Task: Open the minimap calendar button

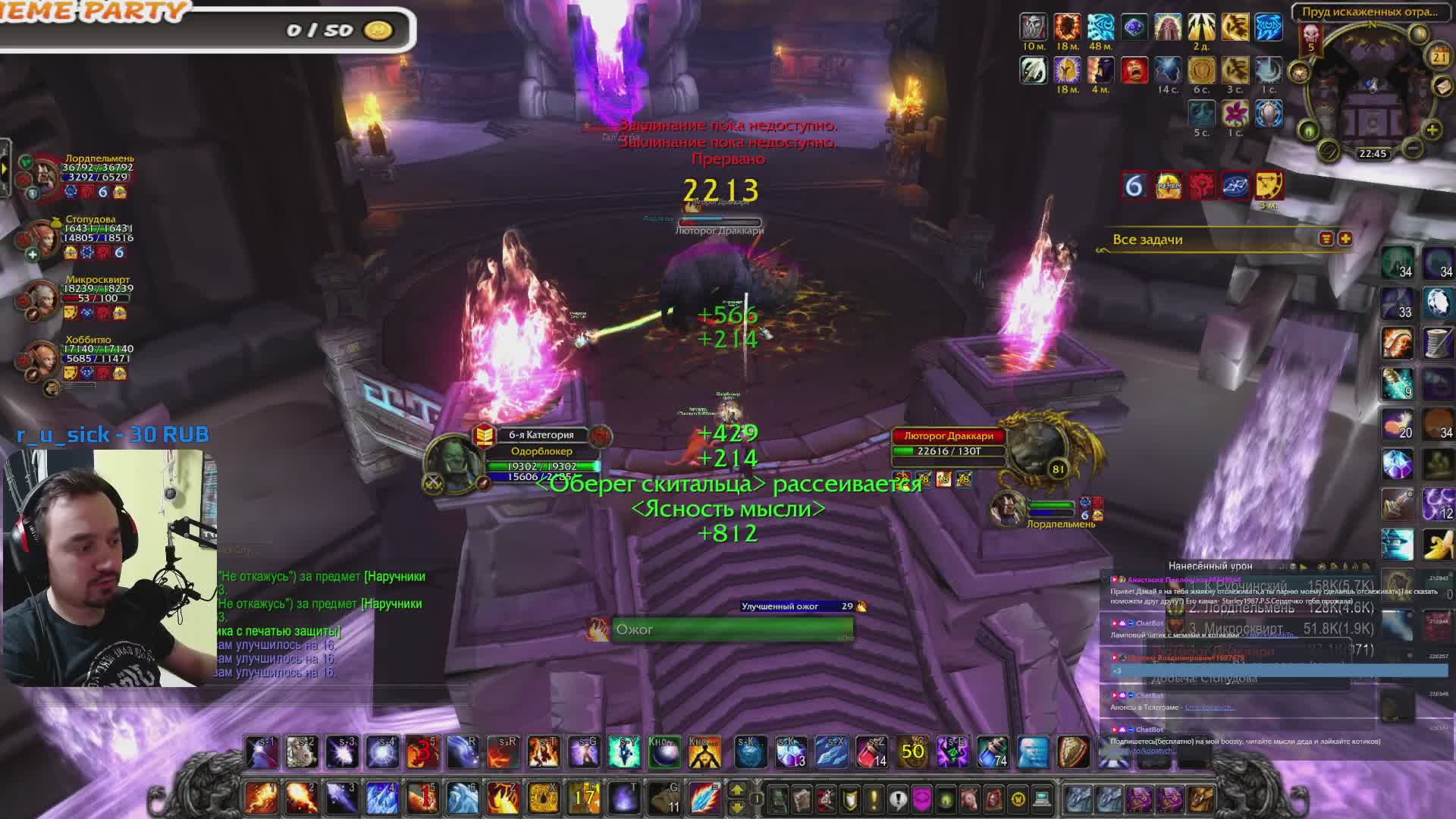Action: (x=1439, y=56)
